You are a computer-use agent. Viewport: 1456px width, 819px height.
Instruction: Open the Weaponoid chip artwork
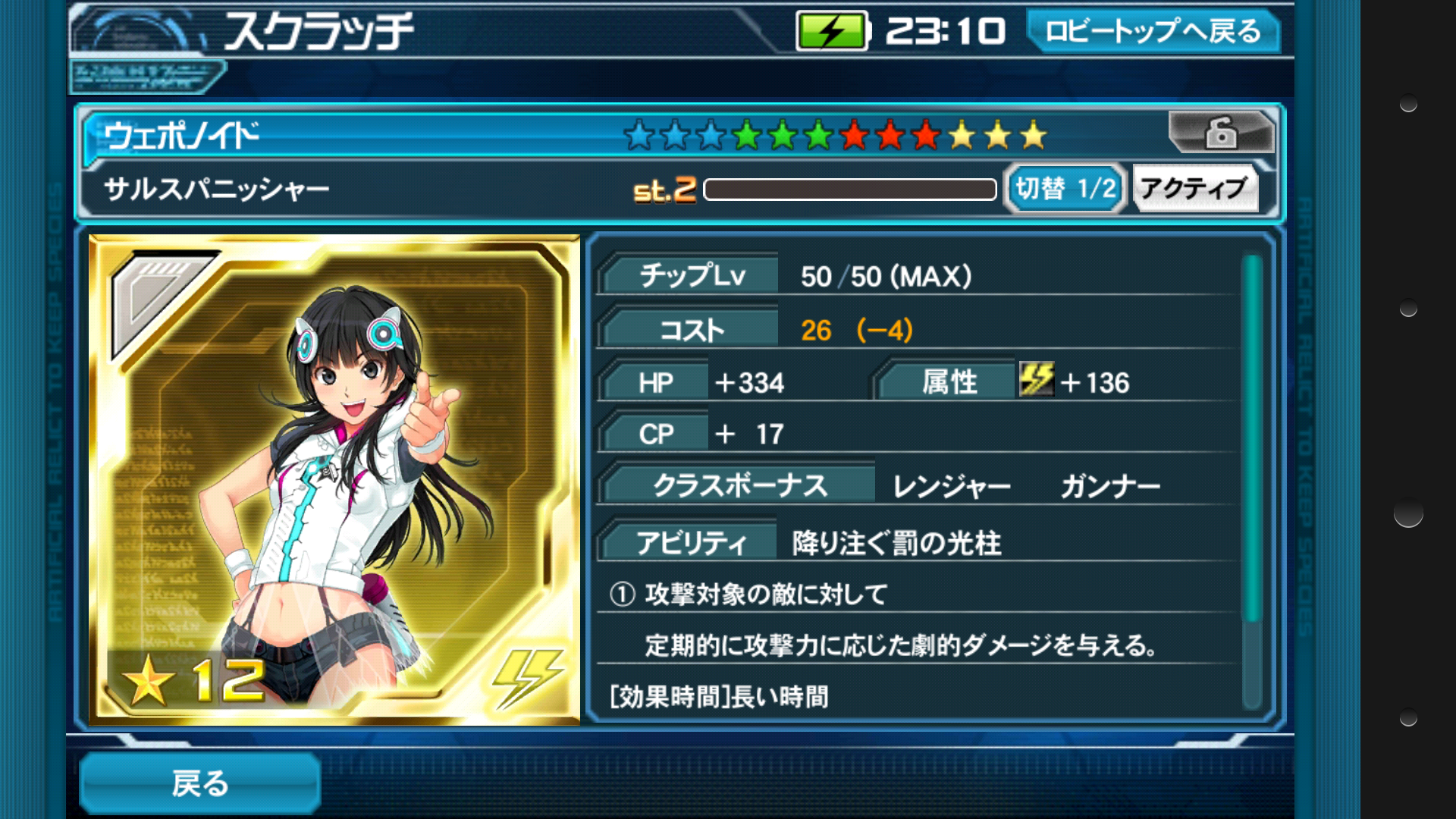pyautogui.click(x=334, y=480)
